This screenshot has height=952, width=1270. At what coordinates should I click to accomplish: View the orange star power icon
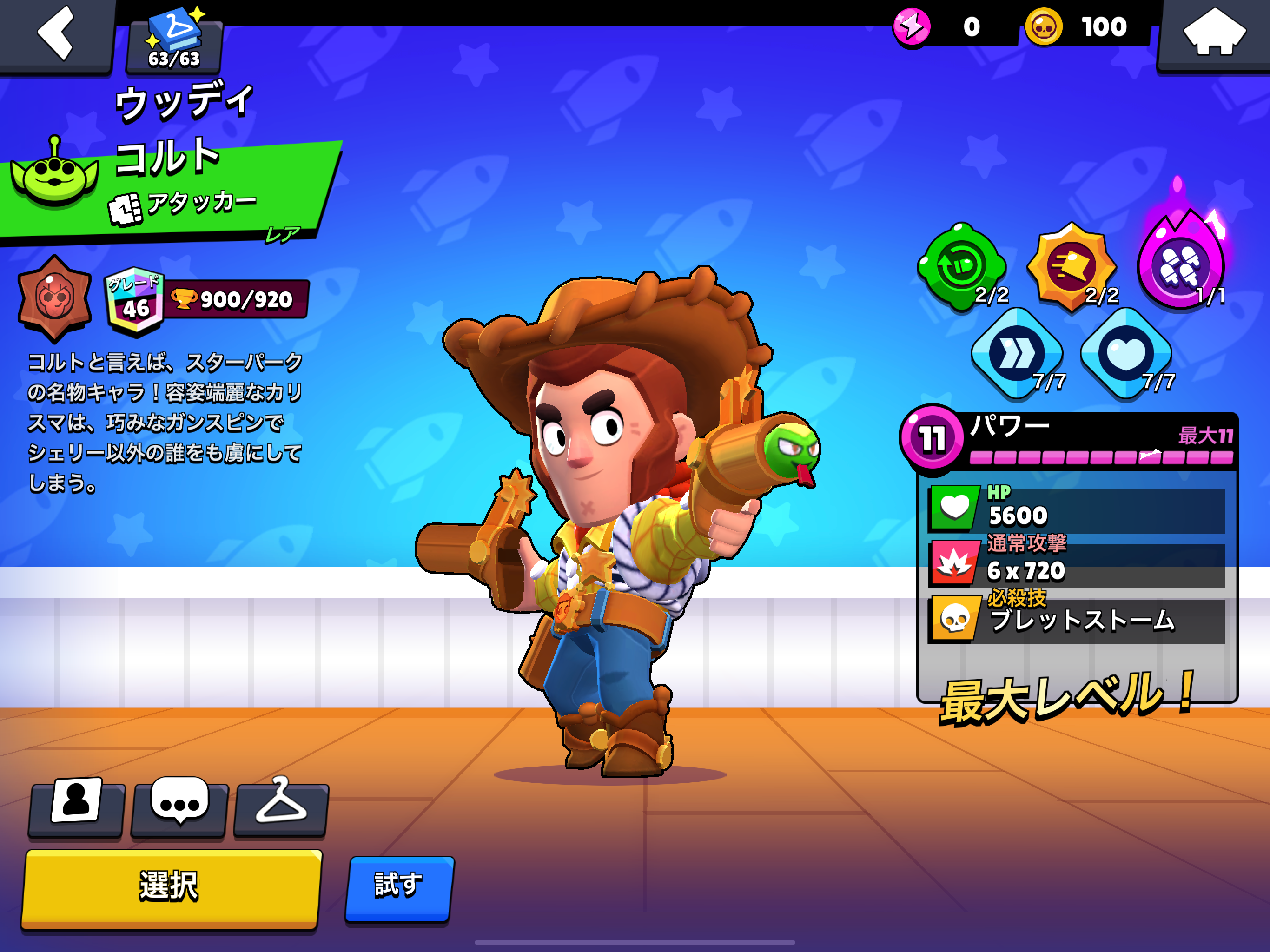pos(1072,266)
